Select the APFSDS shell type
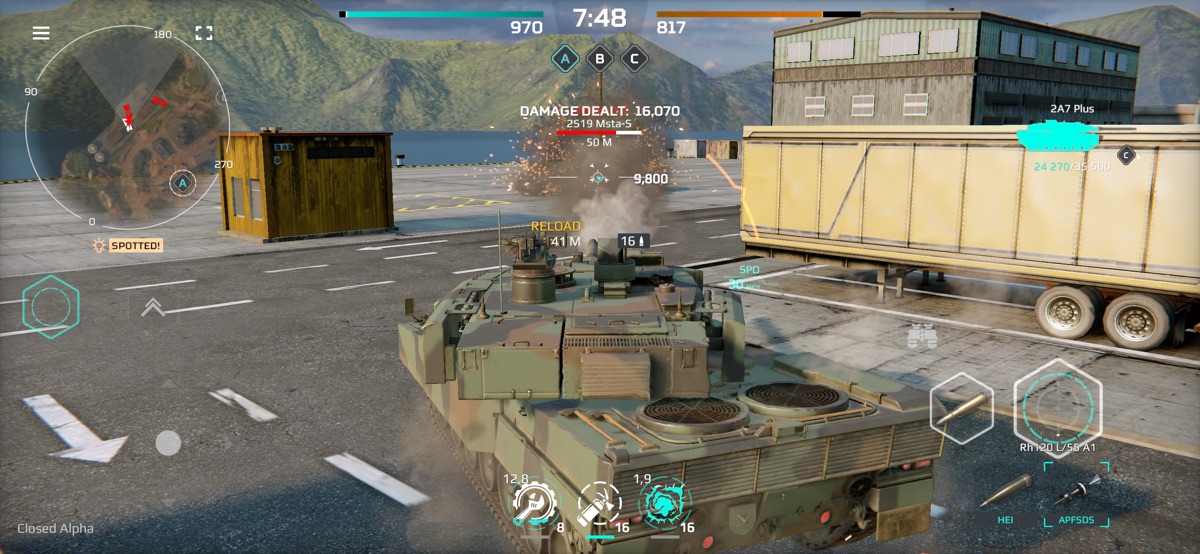Image resolution: width=1200 pixels, height=554 pixels. tap(1076, 500)
